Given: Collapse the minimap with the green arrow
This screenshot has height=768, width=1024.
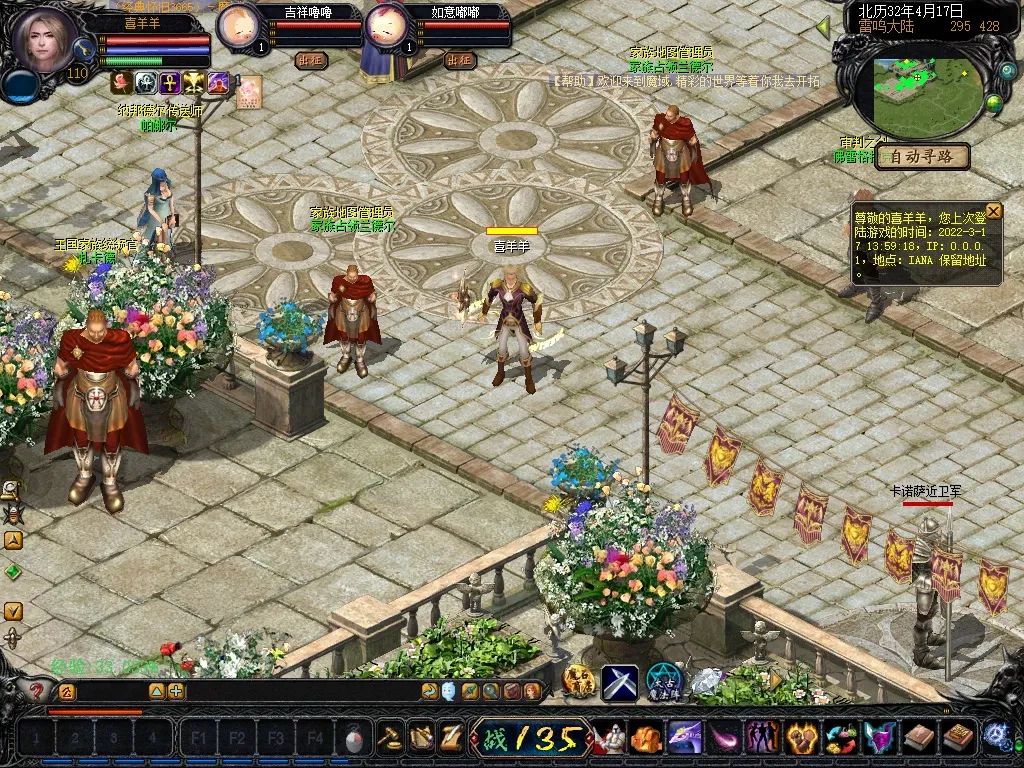Looking at the screenshot, I should click(823, 27).
